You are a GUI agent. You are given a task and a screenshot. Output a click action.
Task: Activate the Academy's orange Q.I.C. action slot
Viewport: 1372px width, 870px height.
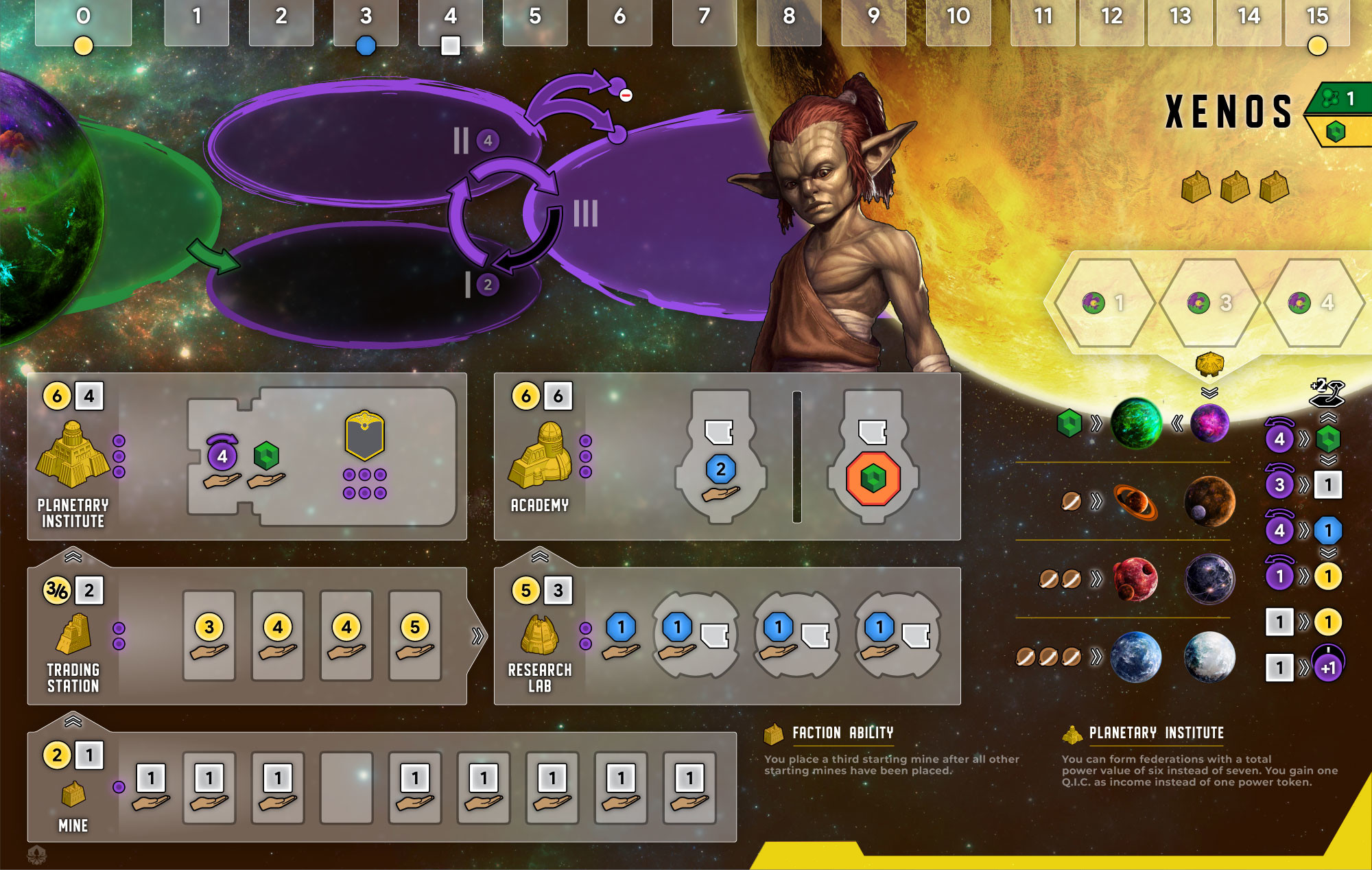pyautogui.click(x=873, y=478)
